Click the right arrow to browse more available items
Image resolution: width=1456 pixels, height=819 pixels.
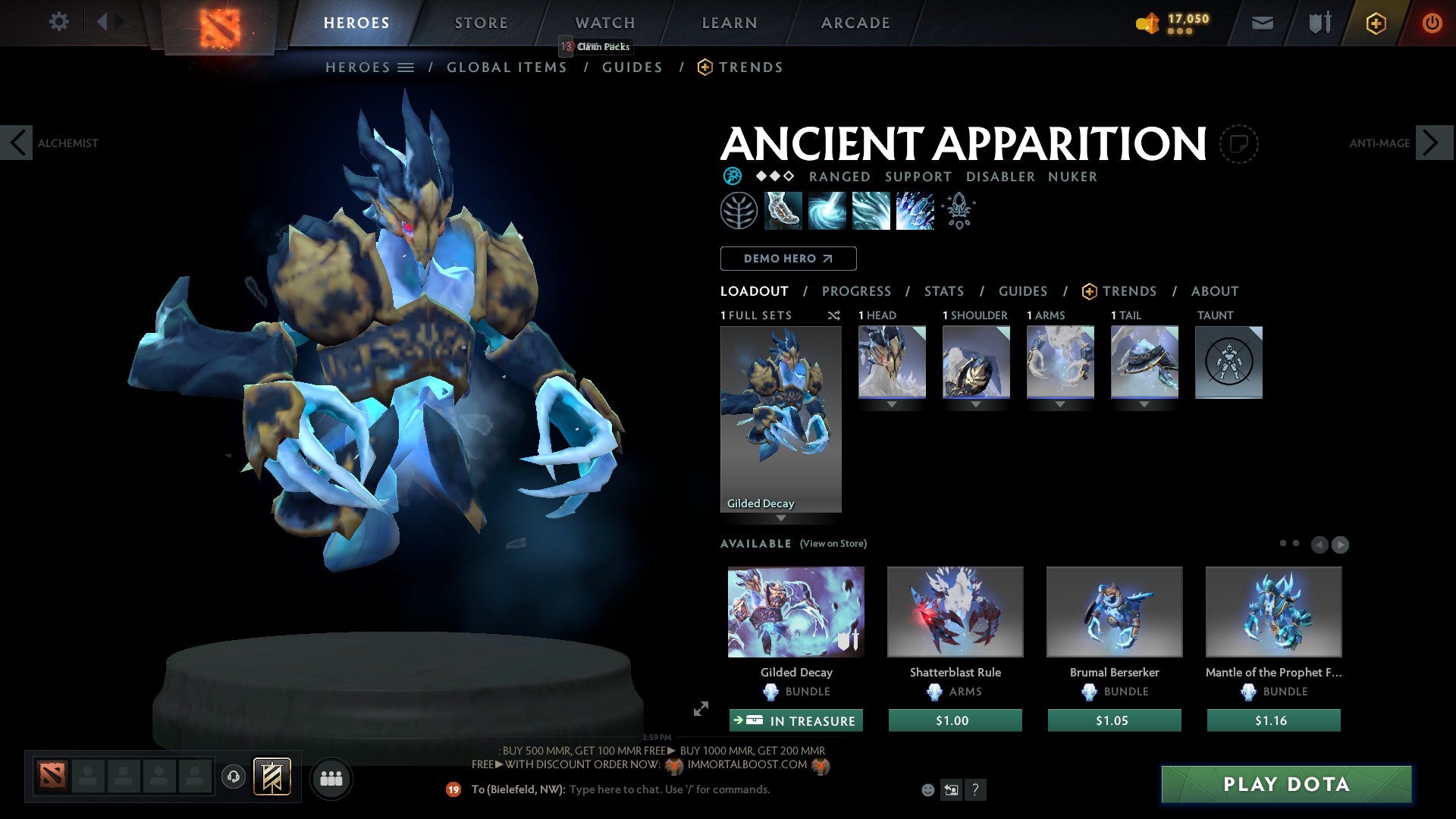1341,544
